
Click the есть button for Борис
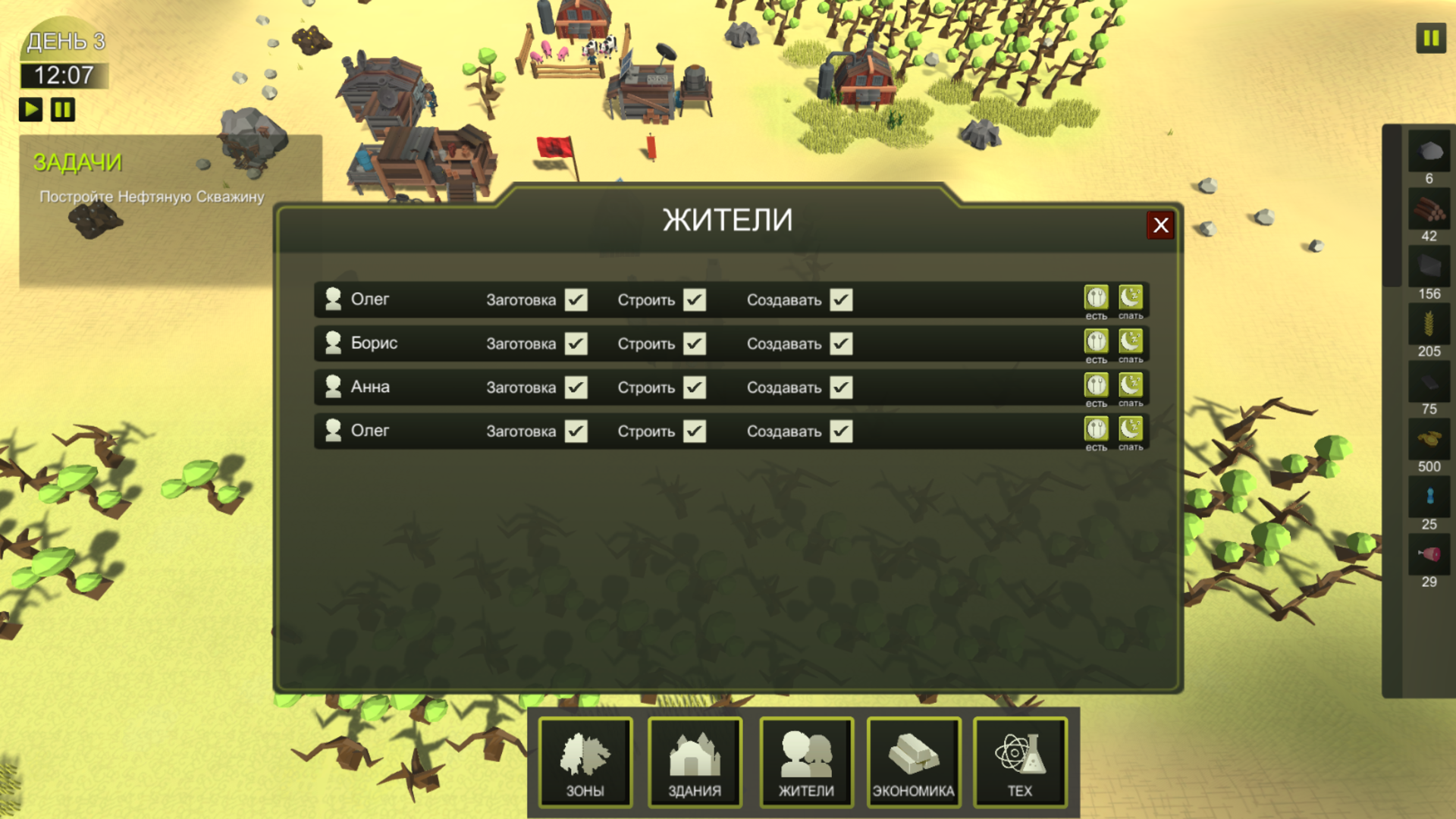[1095, 342]
